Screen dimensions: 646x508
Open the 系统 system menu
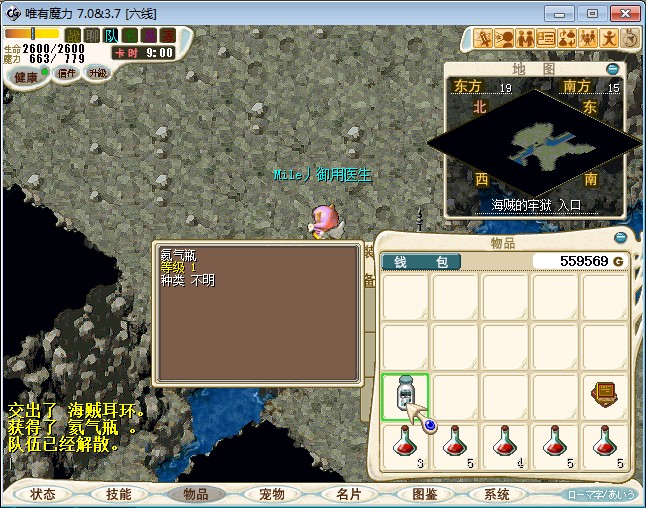(x=497, y=494)
